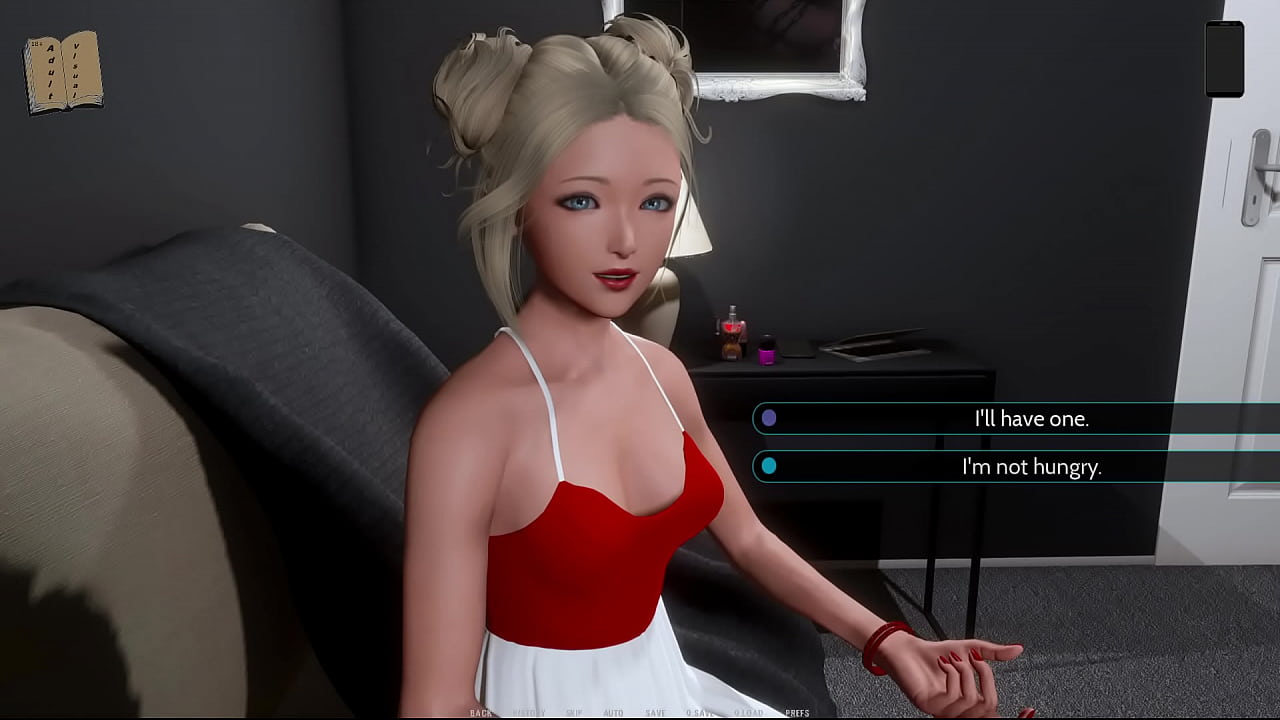The width and height of the screenshot is (1280, 720).
Task: Quick load with Q.Load
Action: pyautogui.click(x=748, y=713)
